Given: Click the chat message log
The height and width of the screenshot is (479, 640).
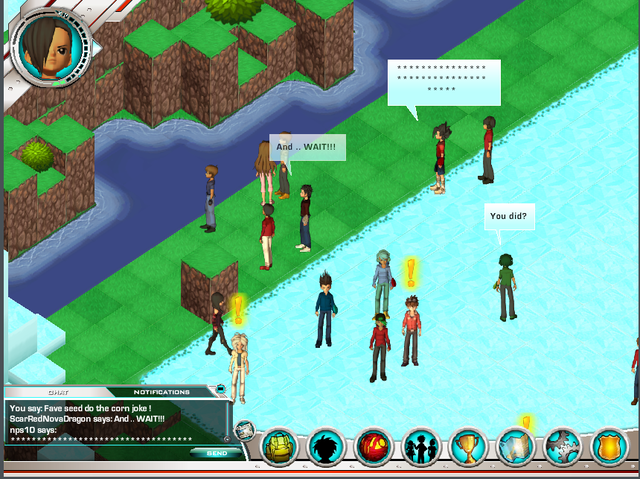Looking at the screenshot, I should pos(110,422).
